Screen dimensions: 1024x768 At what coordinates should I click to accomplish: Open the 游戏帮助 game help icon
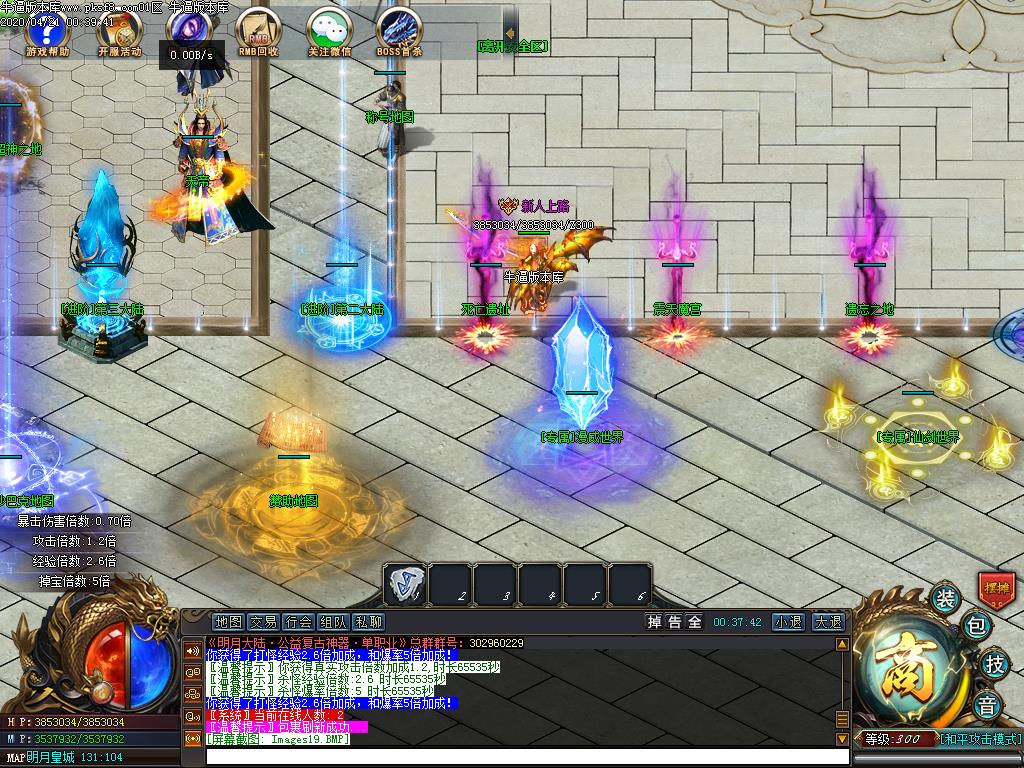[47, 30]
